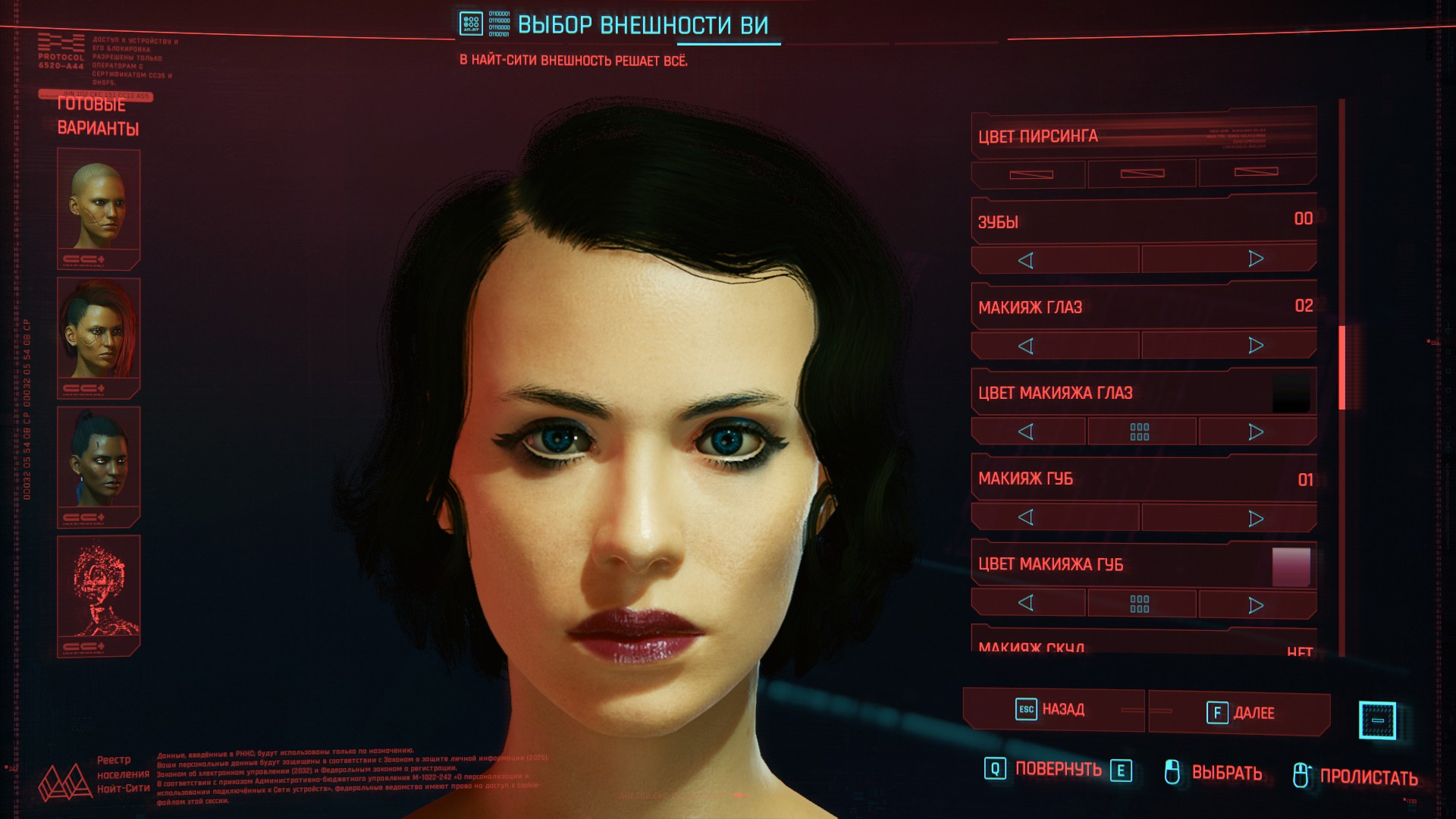The height and width of the screenshot is (819, 1456).
Task: Previous МАКИЯЖ ГУБ style
Action: [1026, 518]
